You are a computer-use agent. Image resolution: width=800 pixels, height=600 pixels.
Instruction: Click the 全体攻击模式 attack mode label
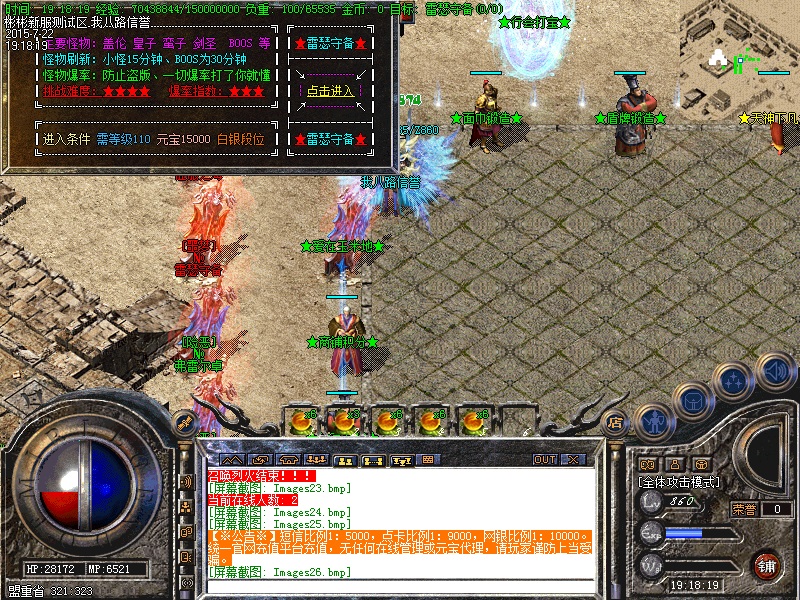(680, 481)
